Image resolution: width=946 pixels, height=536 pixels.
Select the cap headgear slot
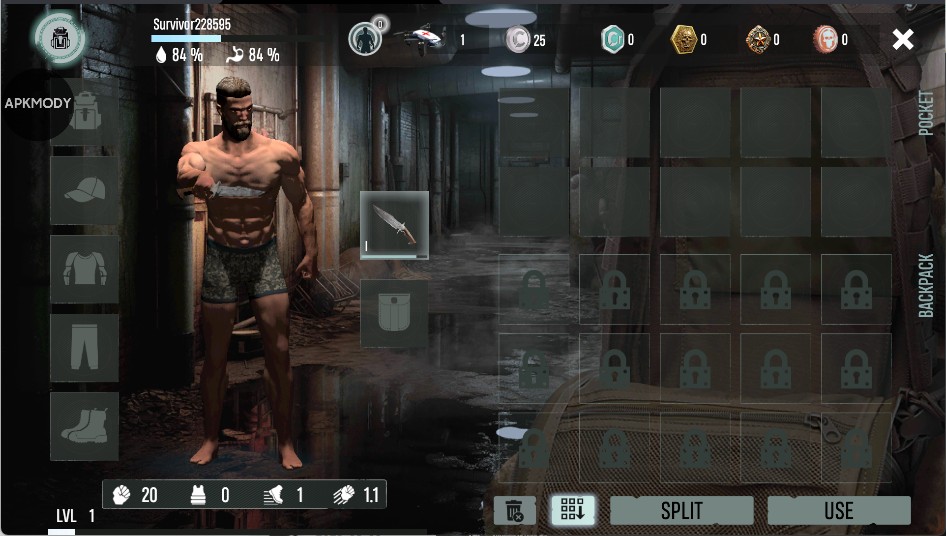(x=85, y=190)
